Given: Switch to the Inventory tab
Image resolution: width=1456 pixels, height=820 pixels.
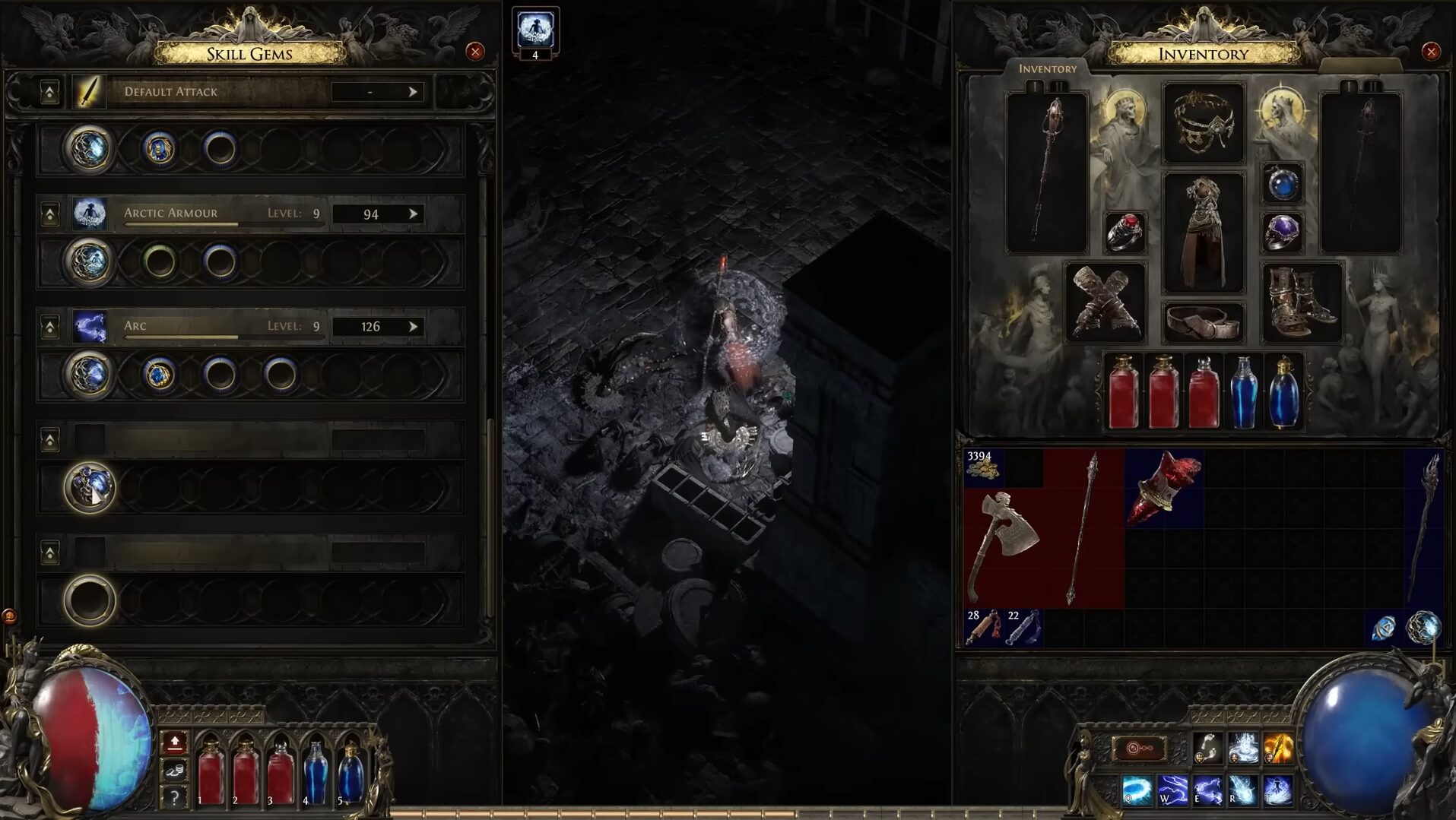Looking at the screenshot, I should point(1048,68).
